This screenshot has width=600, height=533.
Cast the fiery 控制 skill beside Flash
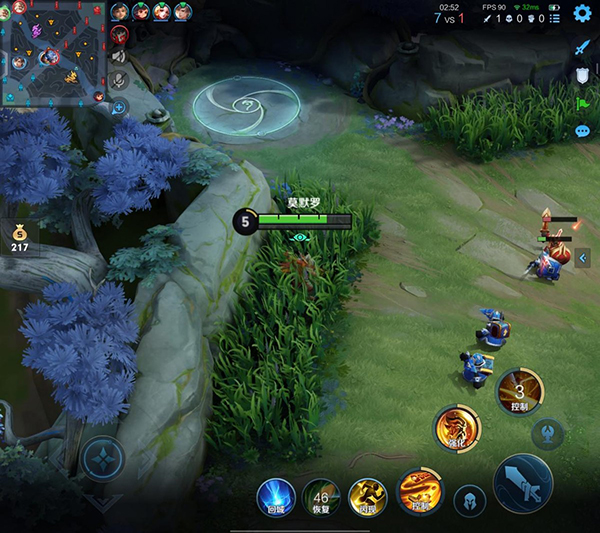coord(419,490)
